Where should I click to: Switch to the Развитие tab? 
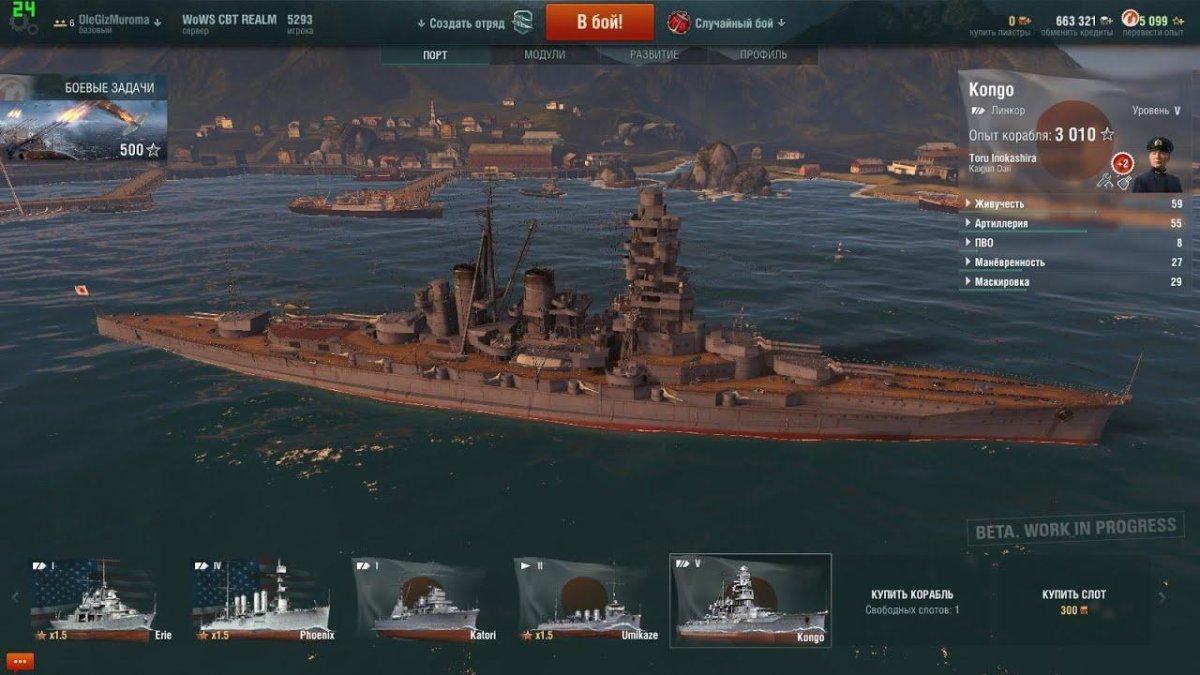coord(654,55)
